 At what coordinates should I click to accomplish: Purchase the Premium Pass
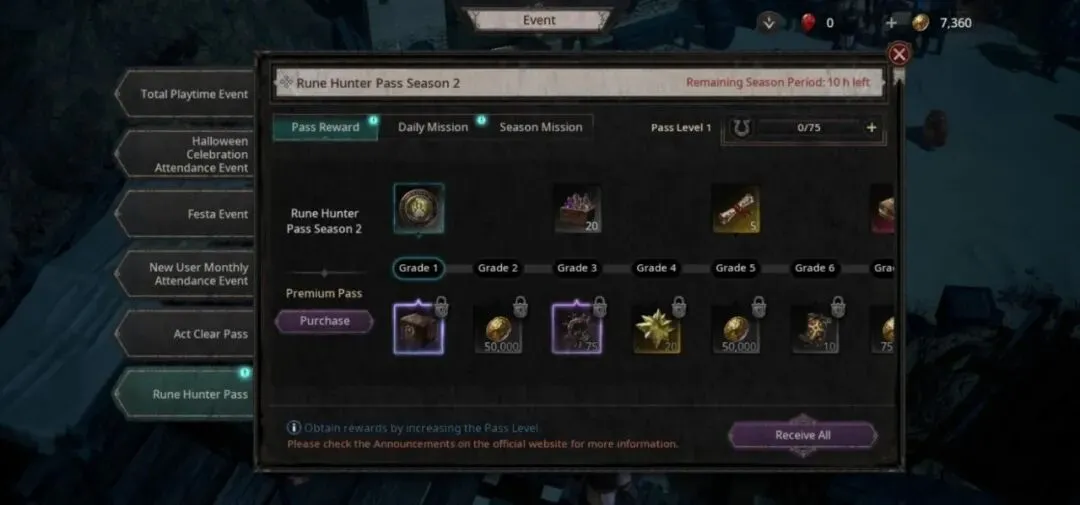pyautogui.click(x=324, y=321)
